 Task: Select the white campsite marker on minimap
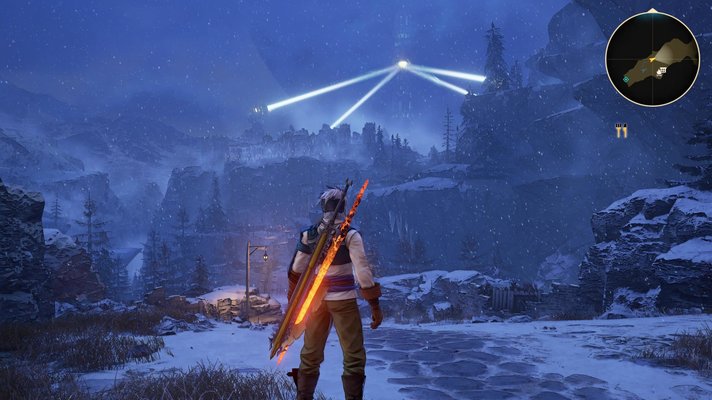pos(661,71)
